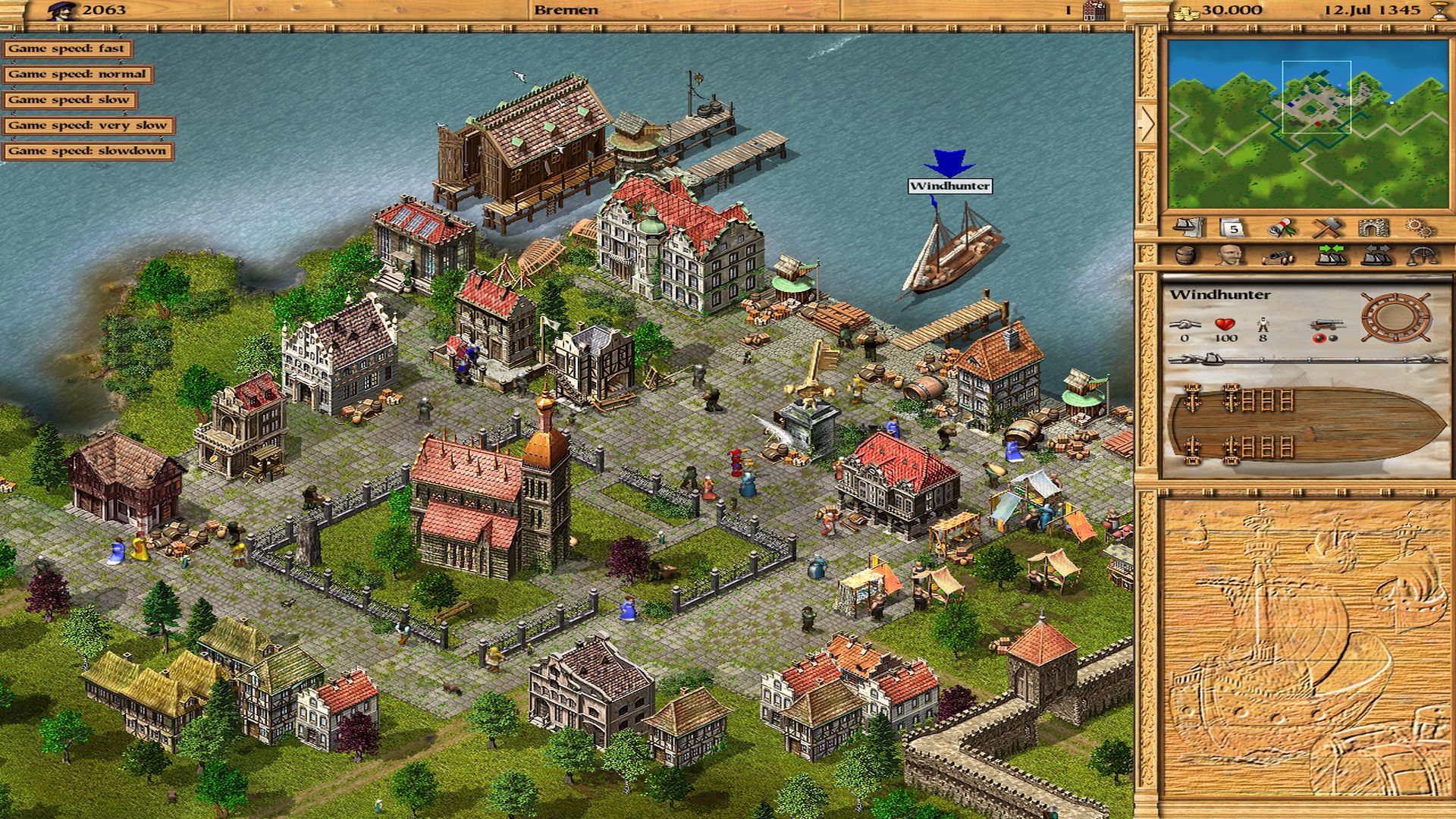
Task: Open the fleet list icon
Action: point(1188,227)
